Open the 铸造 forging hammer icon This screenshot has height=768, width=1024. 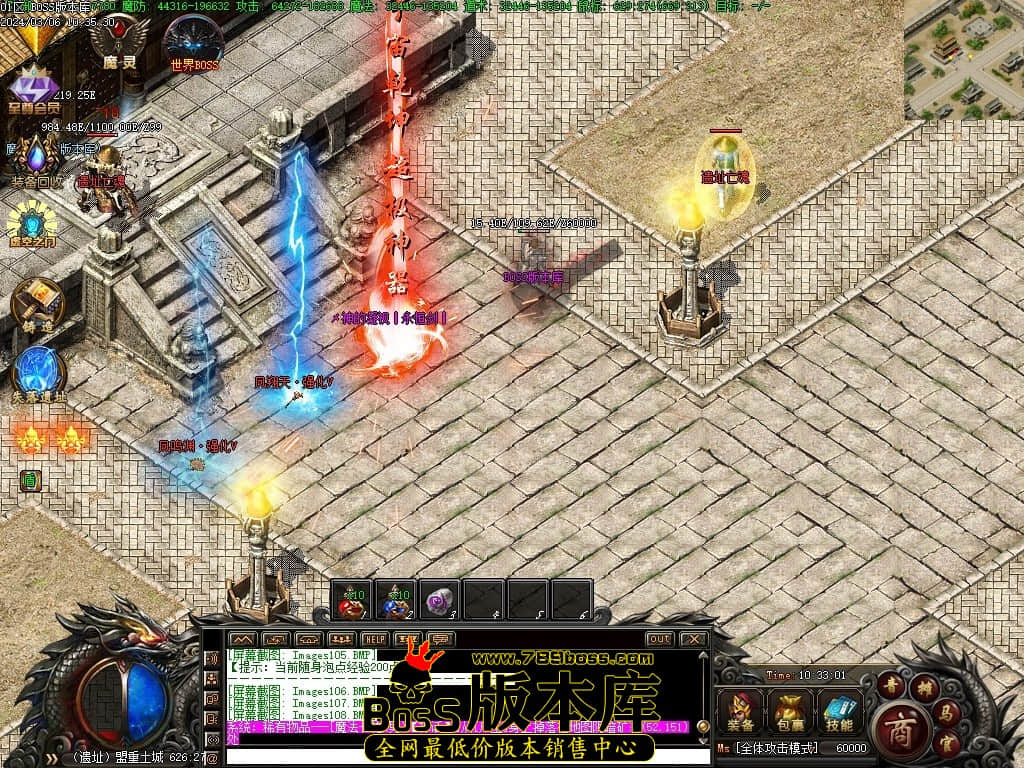pyautogui.click(x=37, y=301)
